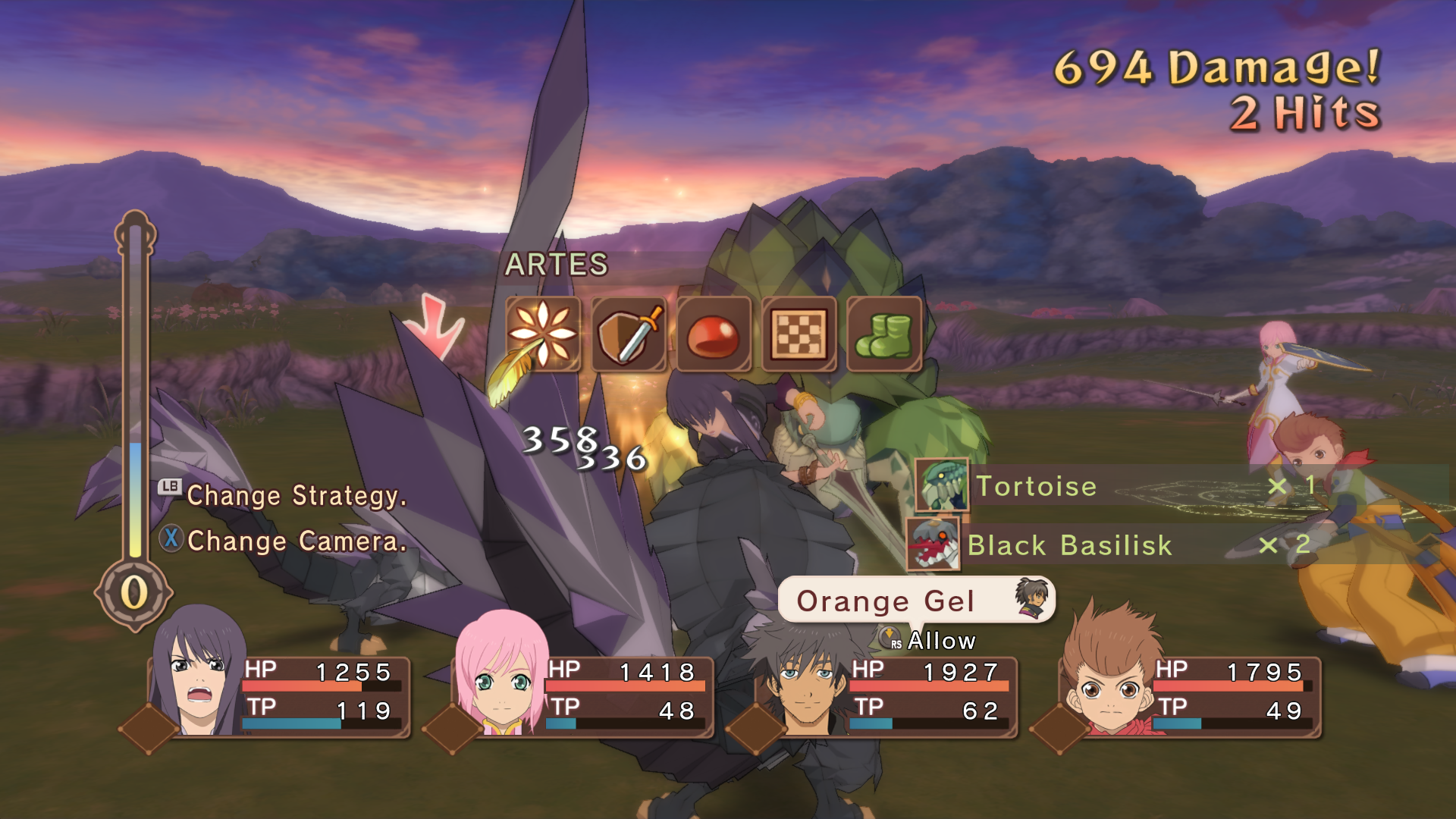The height and width of the screenshot is (819, 1456).
Task: Select the checkered strategy icon
Action: point(799,334)
